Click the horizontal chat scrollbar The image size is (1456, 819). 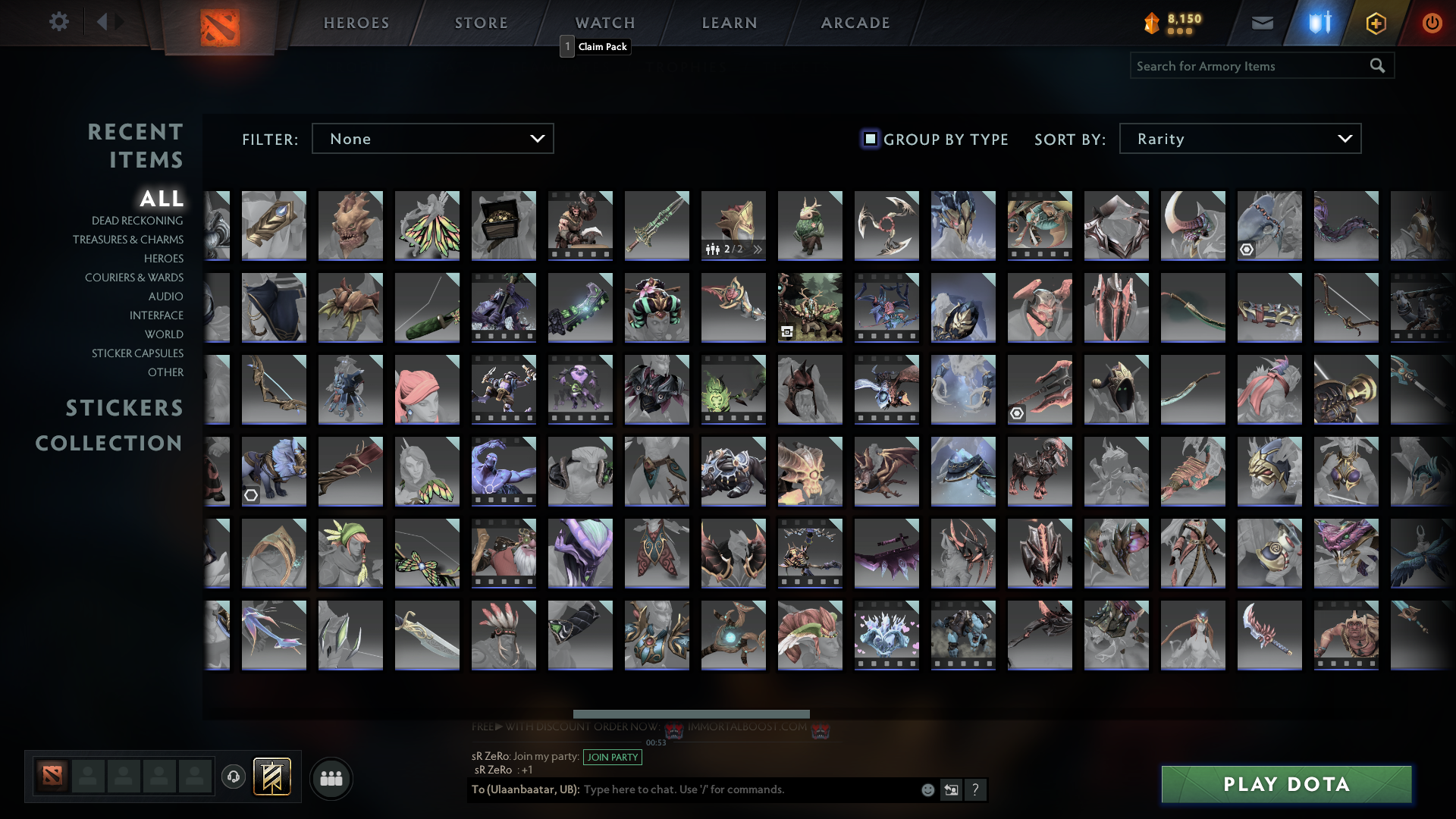coord(691,714)
